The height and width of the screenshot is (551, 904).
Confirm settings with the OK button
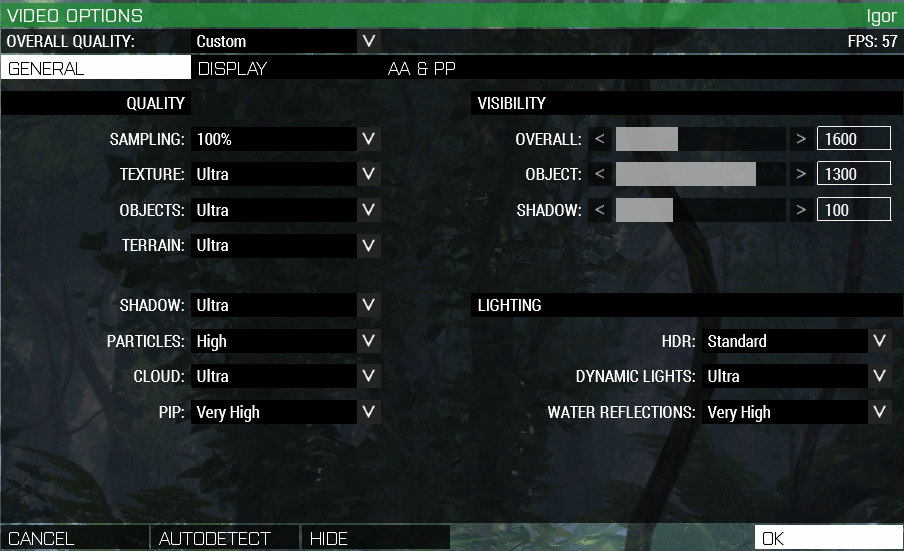click(x=828, y=538)
